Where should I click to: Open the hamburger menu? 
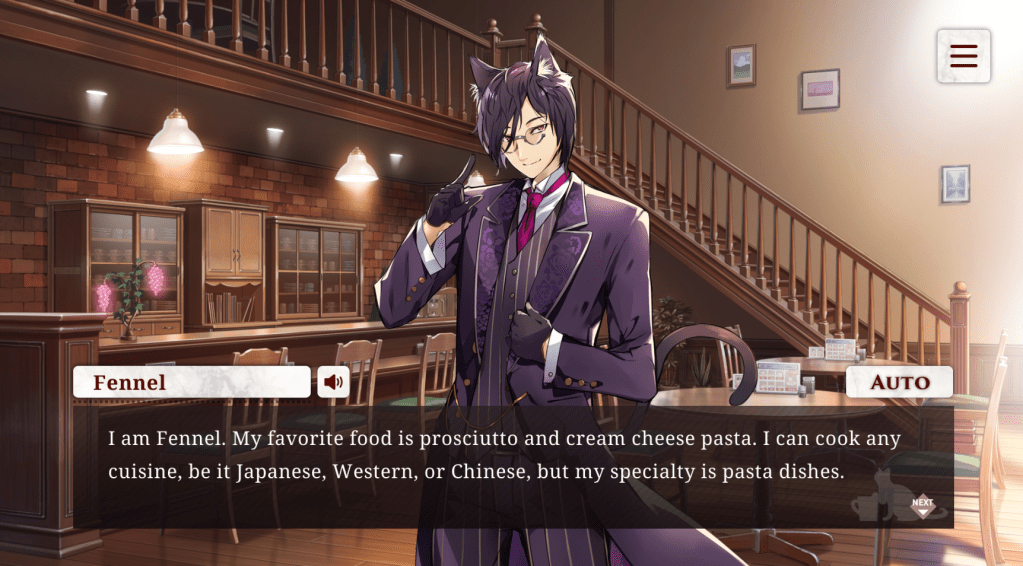tap(963, 56)
